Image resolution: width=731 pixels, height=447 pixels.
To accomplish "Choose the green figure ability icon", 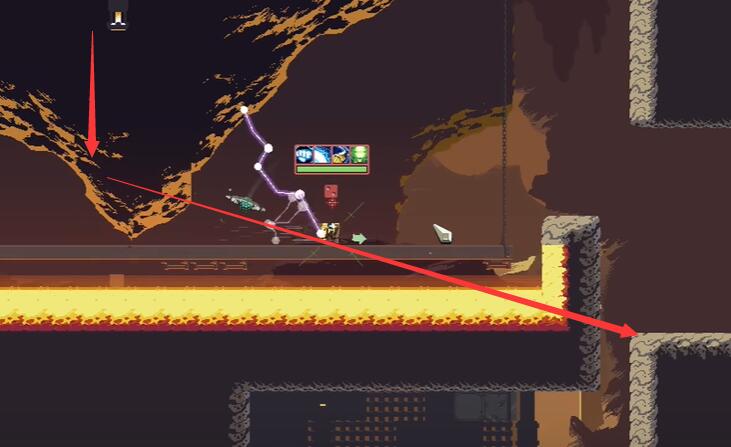I will pyautogui.click(x=359, y=155).
